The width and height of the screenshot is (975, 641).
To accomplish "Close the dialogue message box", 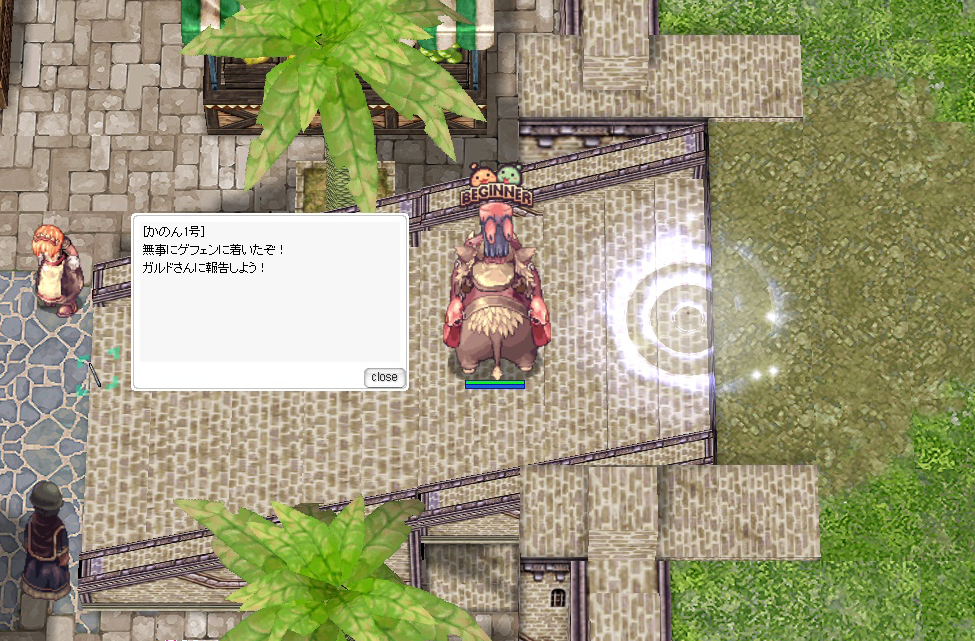I will pyautogui.click(x=384, y=377).
